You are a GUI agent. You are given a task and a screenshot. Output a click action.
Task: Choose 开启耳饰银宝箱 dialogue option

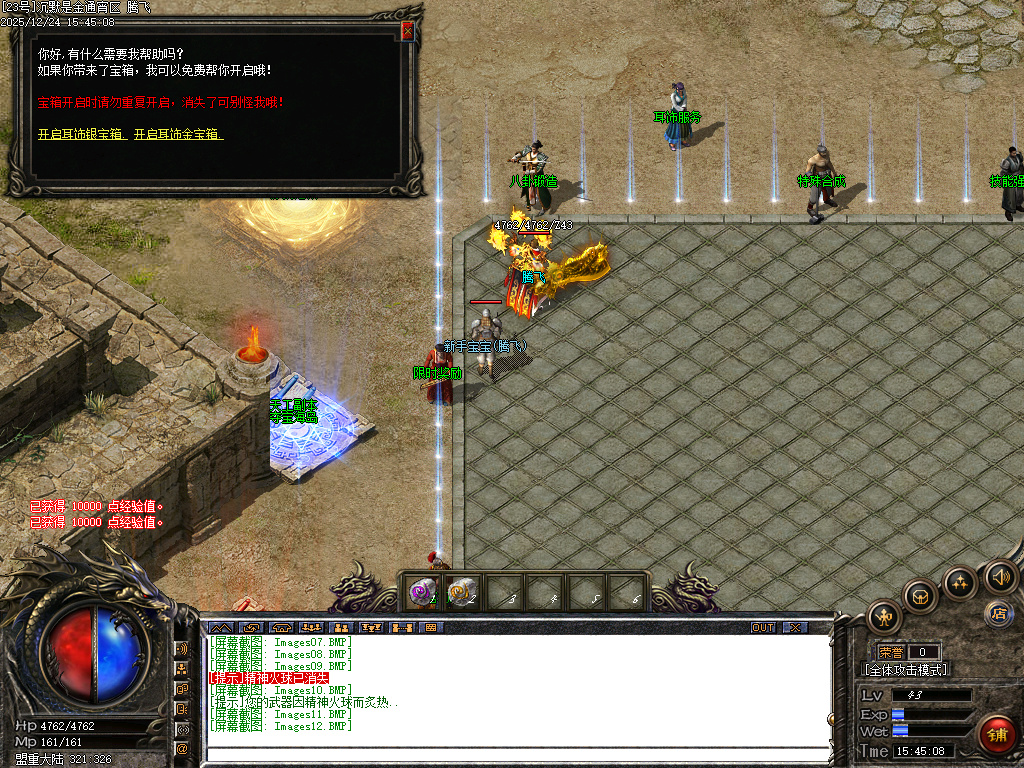[82, 134]
